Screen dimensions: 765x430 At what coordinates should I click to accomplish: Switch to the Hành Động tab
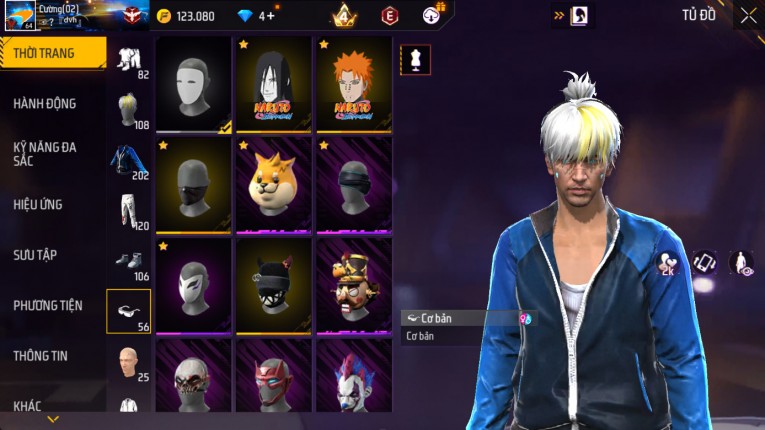click(x=46, y=104)
